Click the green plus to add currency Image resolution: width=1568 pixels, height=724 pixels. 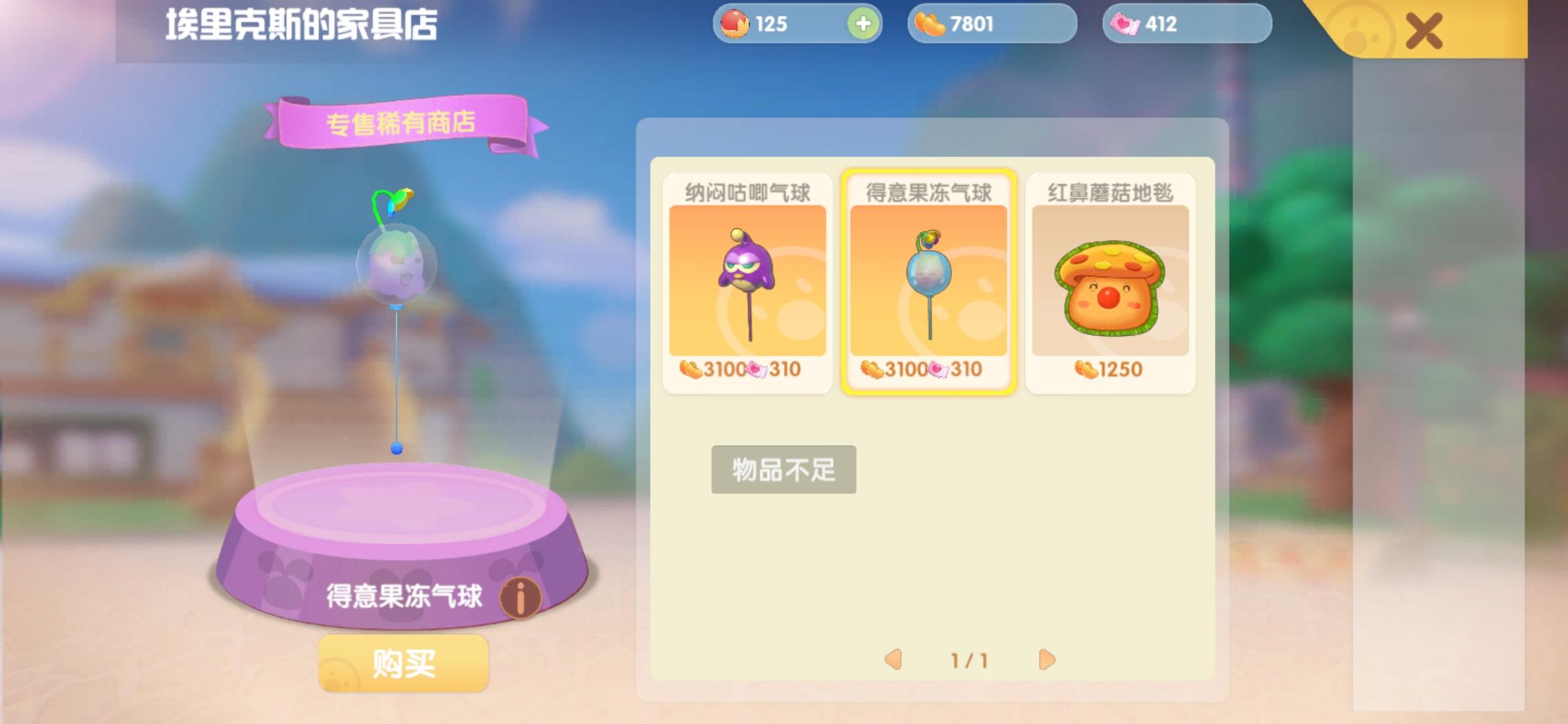864,22
